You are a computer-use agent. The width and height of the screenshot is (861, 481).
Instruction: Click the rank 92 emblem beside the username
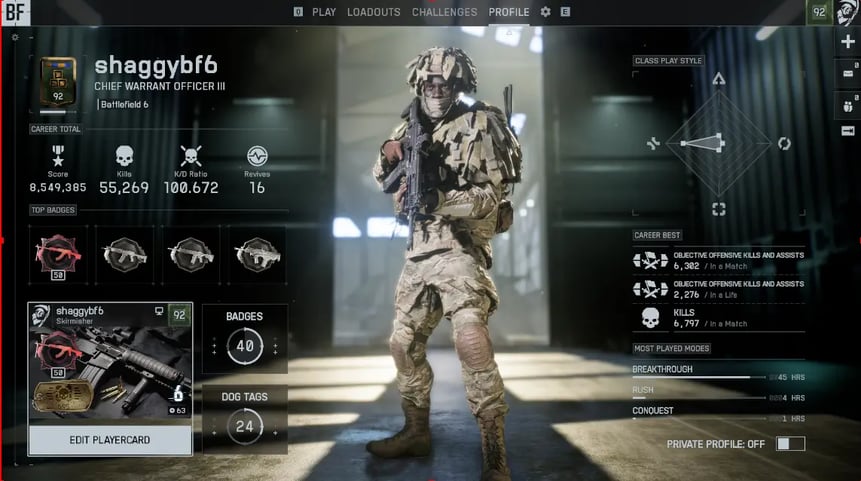click(x=58, y=81)
